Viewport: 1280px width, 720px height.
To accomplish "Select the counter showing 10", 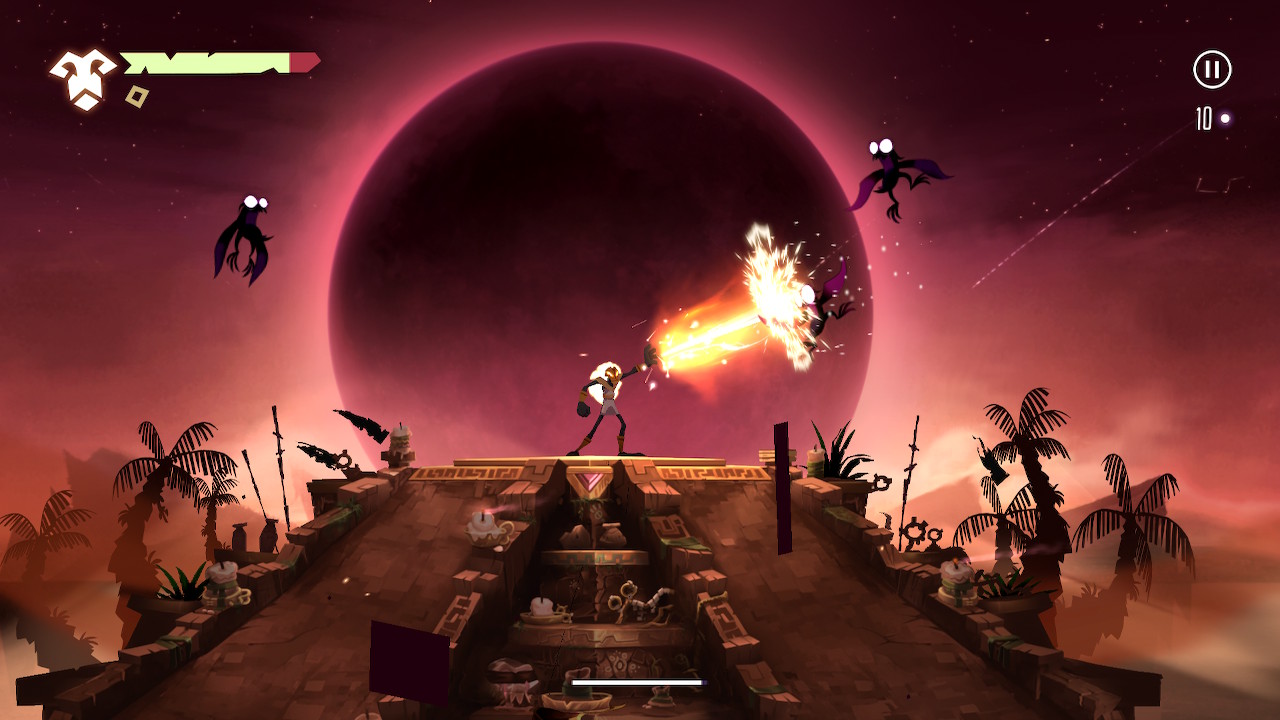I will click(x=1201, y=120).
